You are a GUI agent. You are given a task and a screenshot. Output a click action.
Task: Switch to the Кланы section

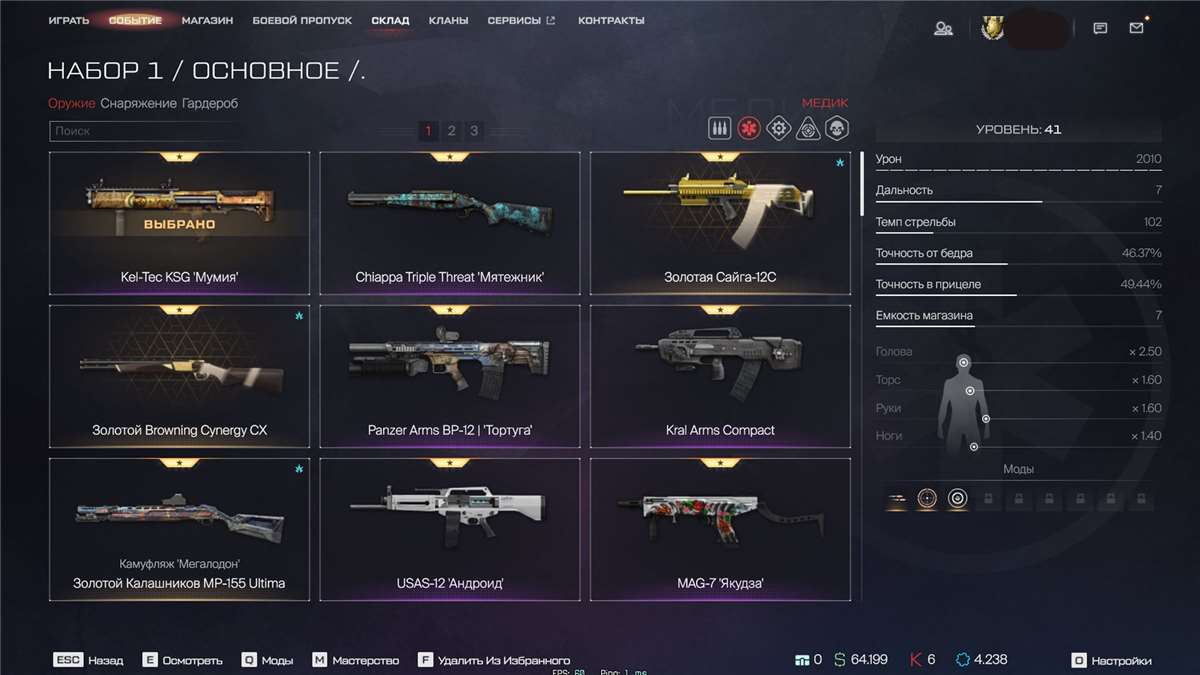click(448, 20)
